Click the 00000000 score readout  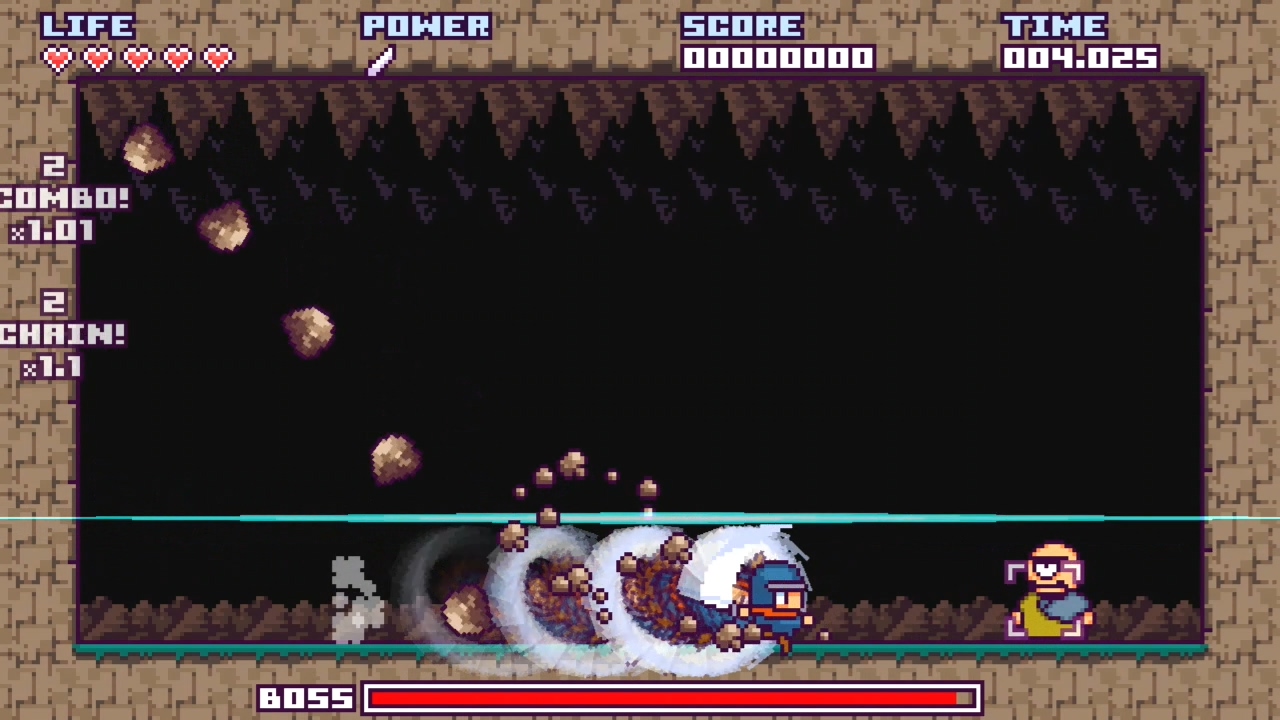tap(780, 58)
